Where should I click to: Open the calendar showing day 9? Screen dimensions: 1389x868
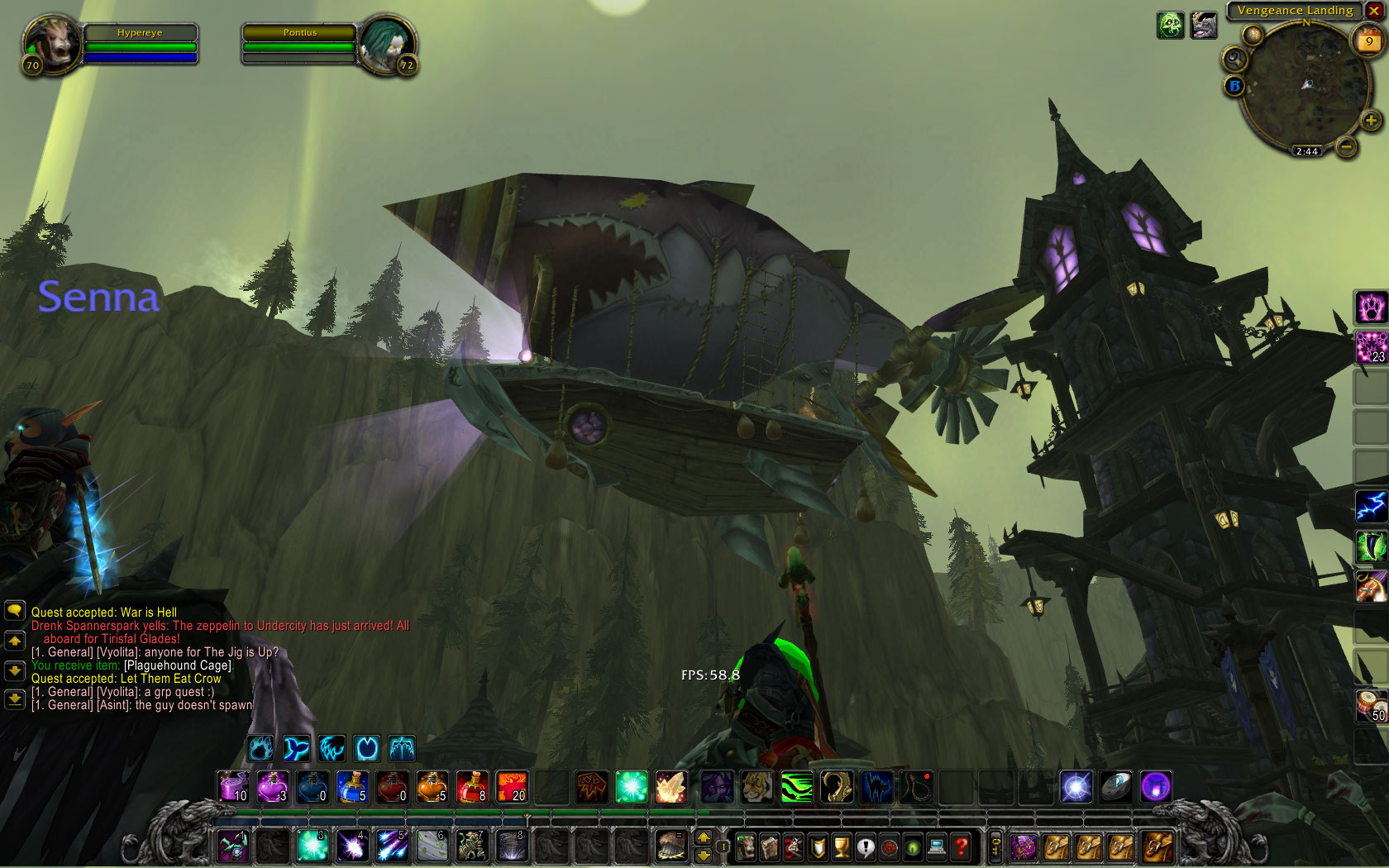1369,41
